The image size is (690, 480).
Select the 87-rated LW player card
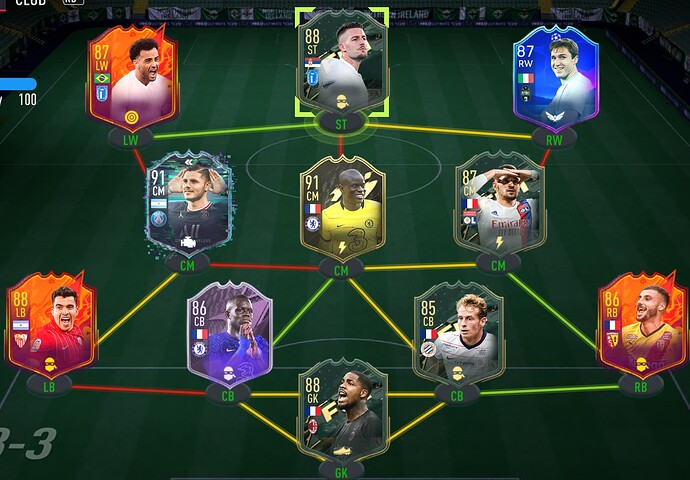click(x=131, y=78)
